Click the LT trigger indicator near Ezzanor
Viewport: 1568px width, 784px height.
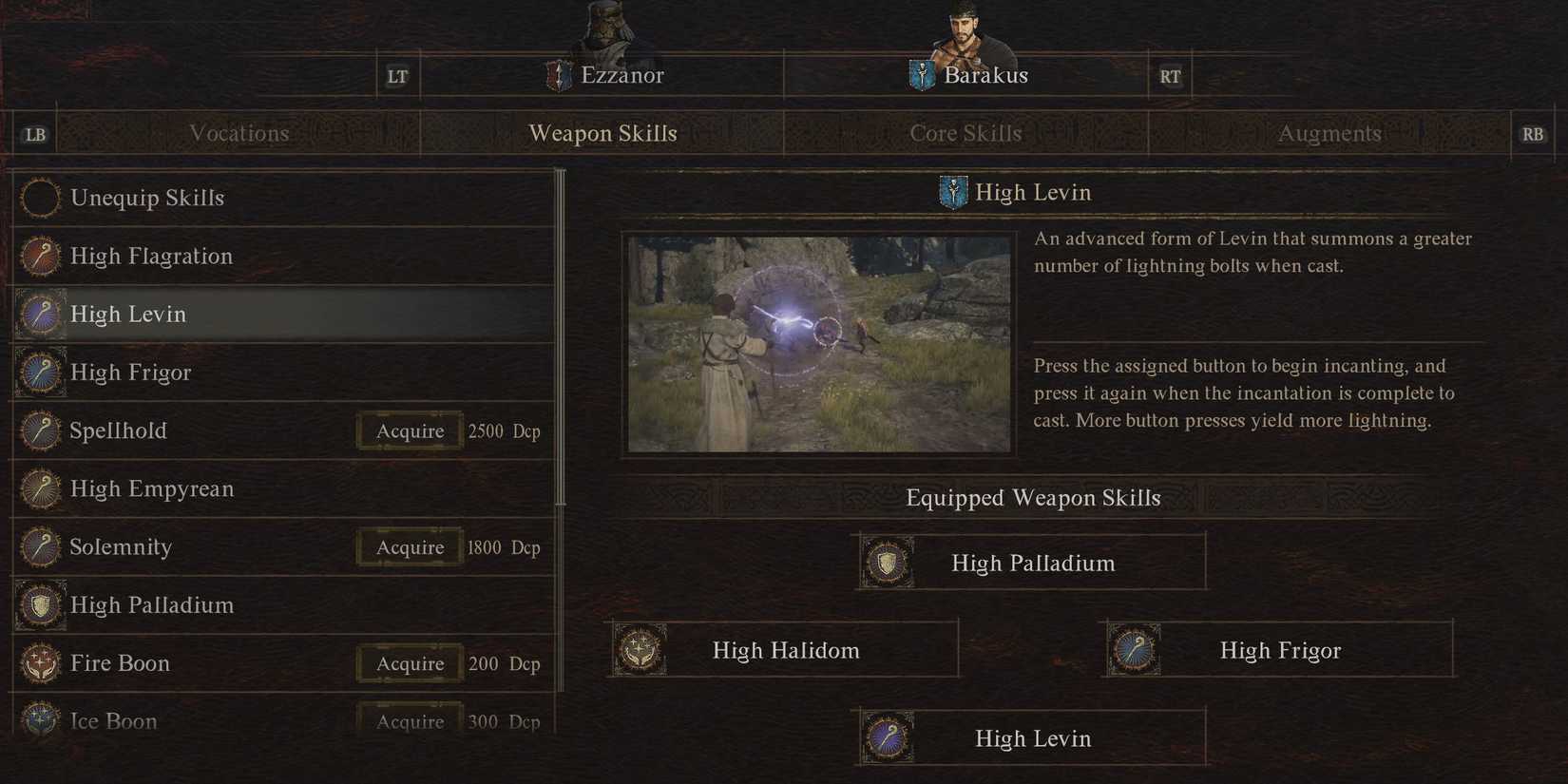click(x=398, y=75)
